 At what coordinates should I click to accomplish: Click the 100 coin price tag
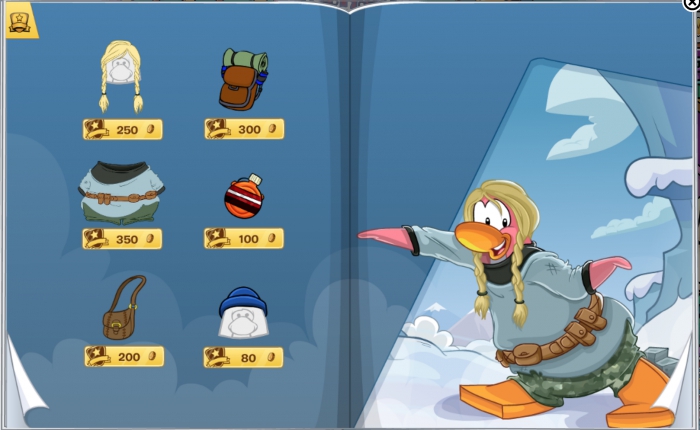(244, 239)
